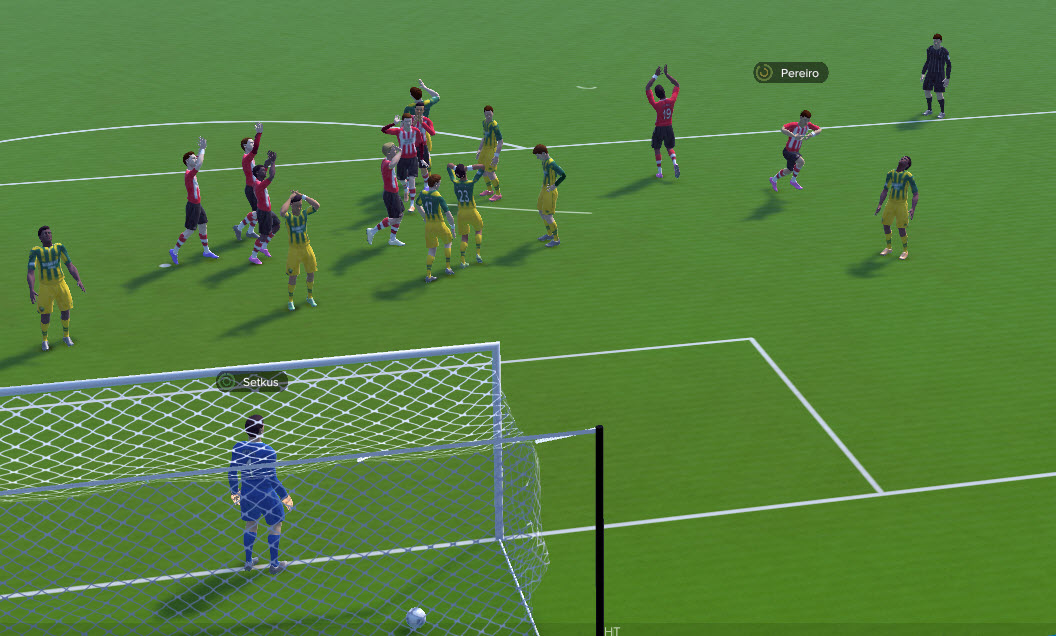
Task: Select the Pereiro player name tag
Action: (x=791, y=73)
